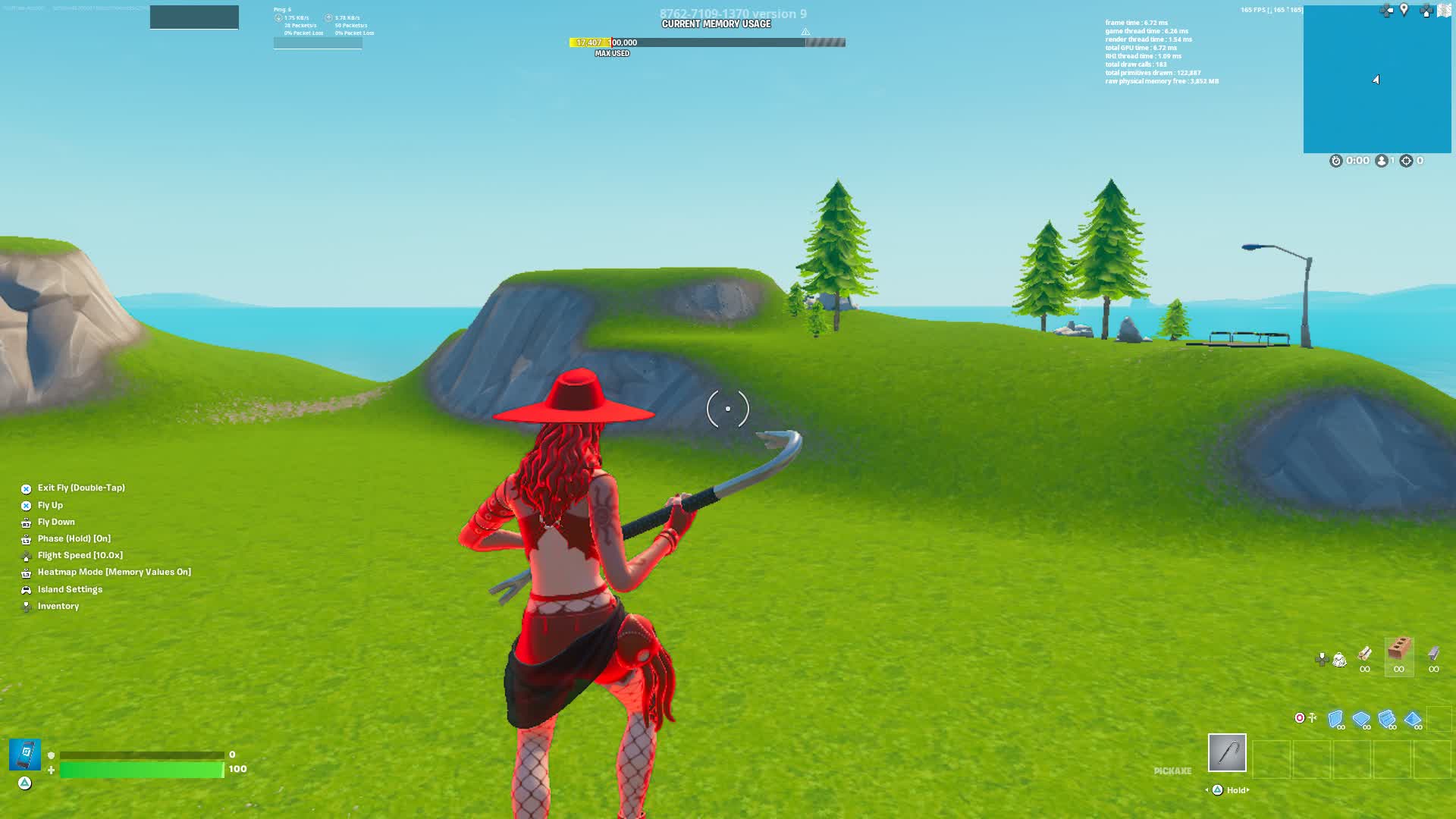Select the wall build piece icon
Screen dimensions: 1456x819
(x=1336, y=719)
